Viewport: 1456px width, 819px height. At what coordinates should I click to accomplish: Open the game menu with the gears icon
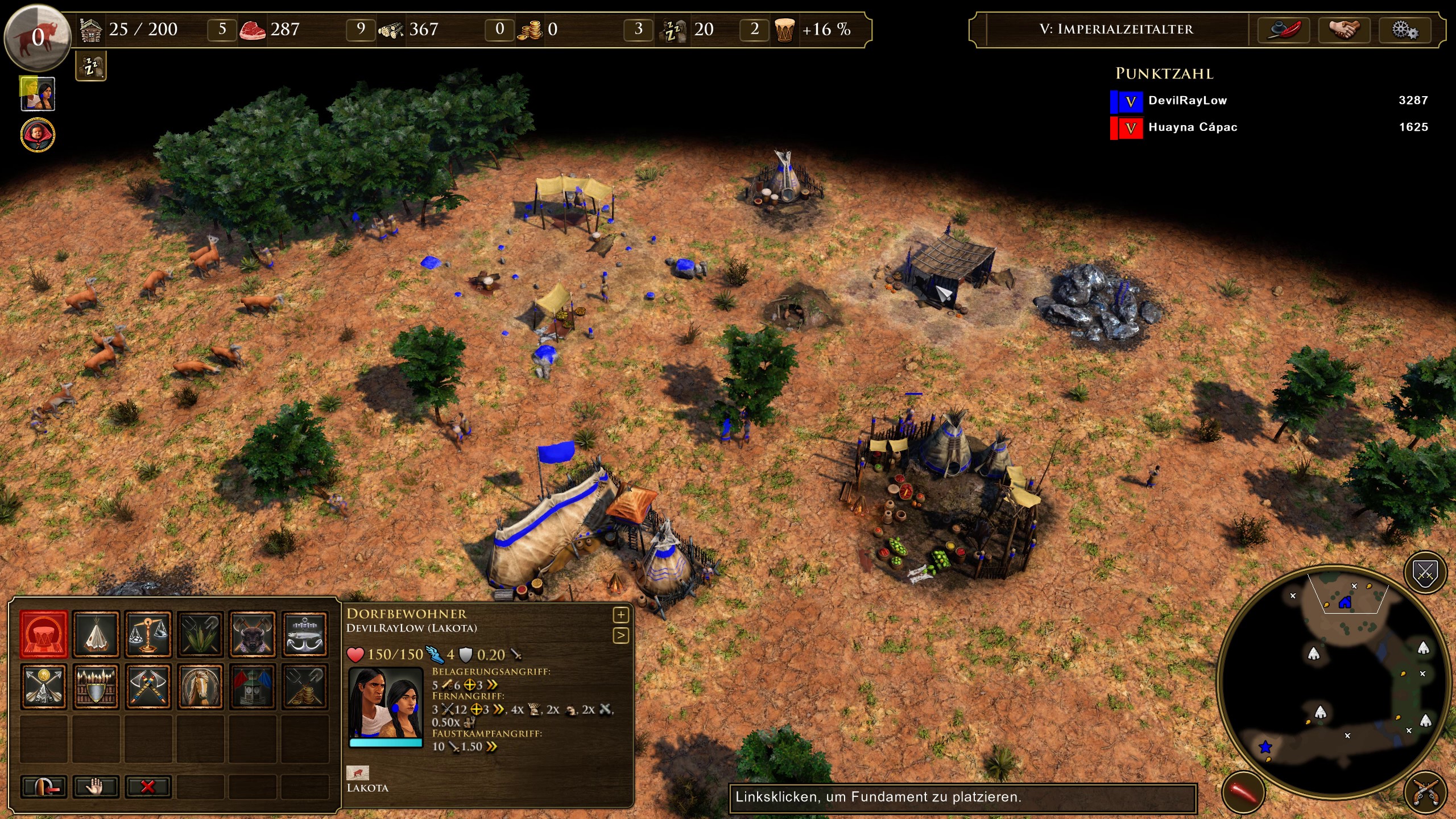pyautogui.click(x=1405, y=30)
